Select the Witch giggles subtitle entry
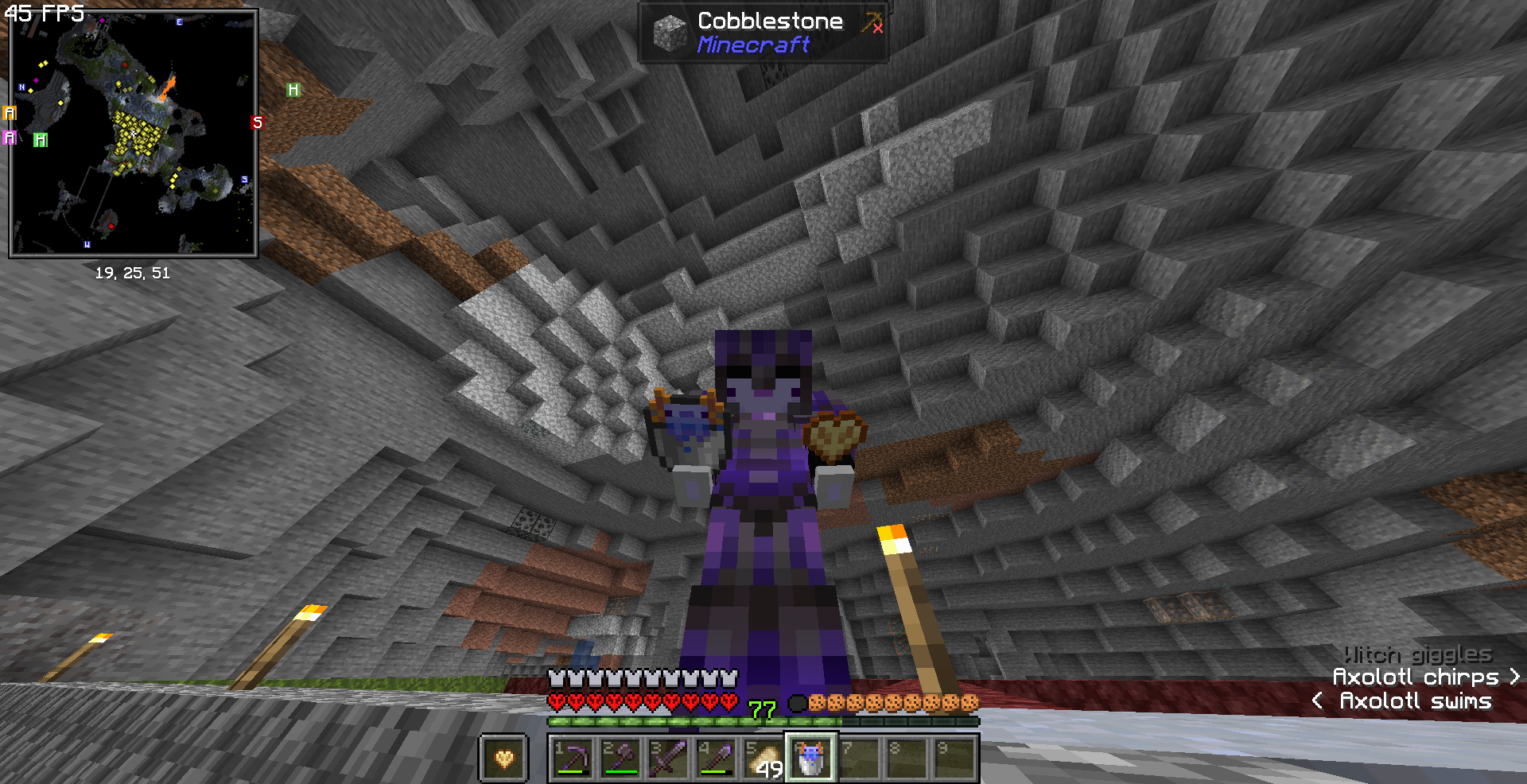Viewport: 1527px width, 784px height. pyautogui.click(x=1416, y=654)
